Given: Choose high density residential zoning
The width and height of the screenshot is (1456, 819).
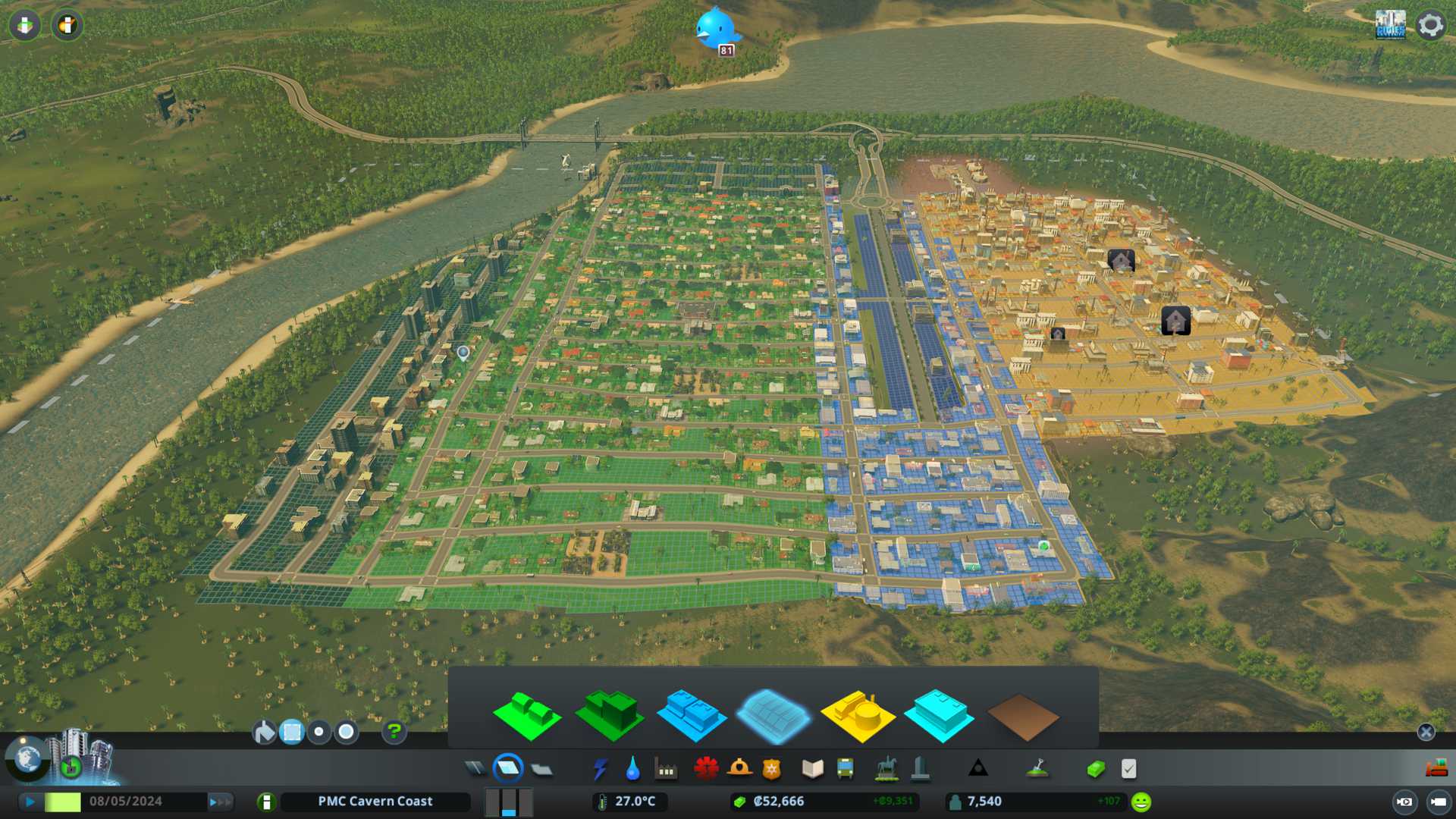Looking at the screenshot, I should tap(610, 715).
